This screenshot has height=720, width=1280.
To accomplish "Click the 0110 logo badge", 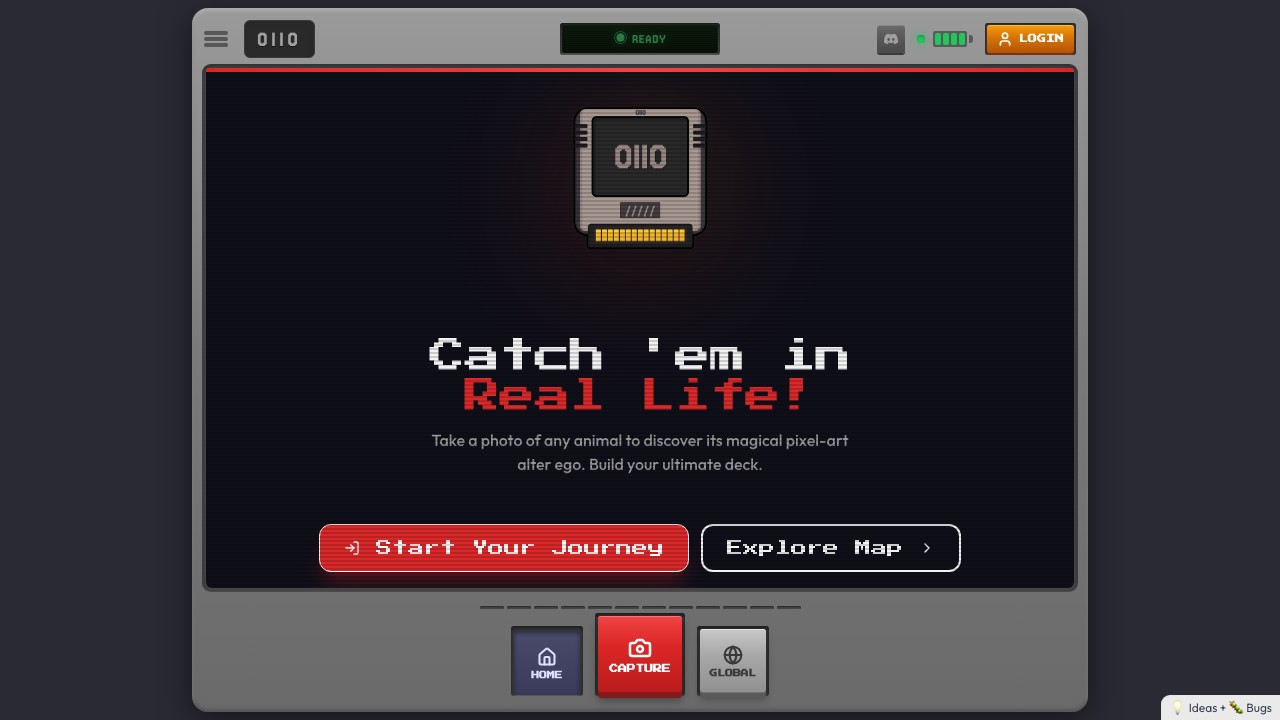I will pos(279,39).
